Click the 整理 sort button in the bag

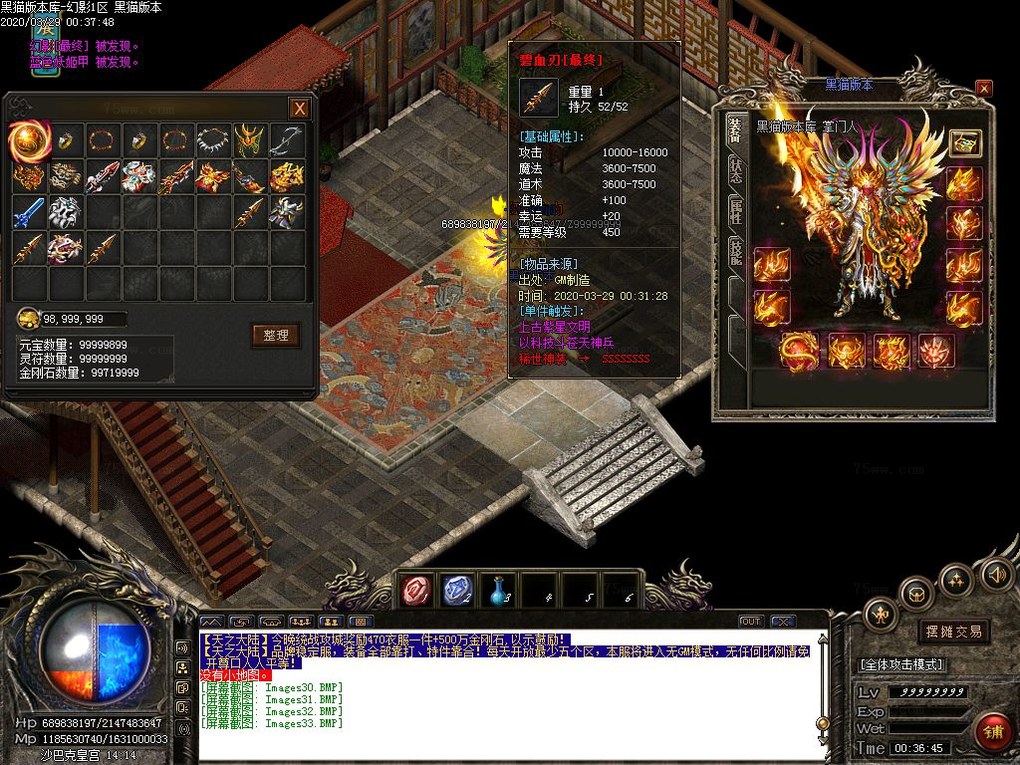coord(275,335)
